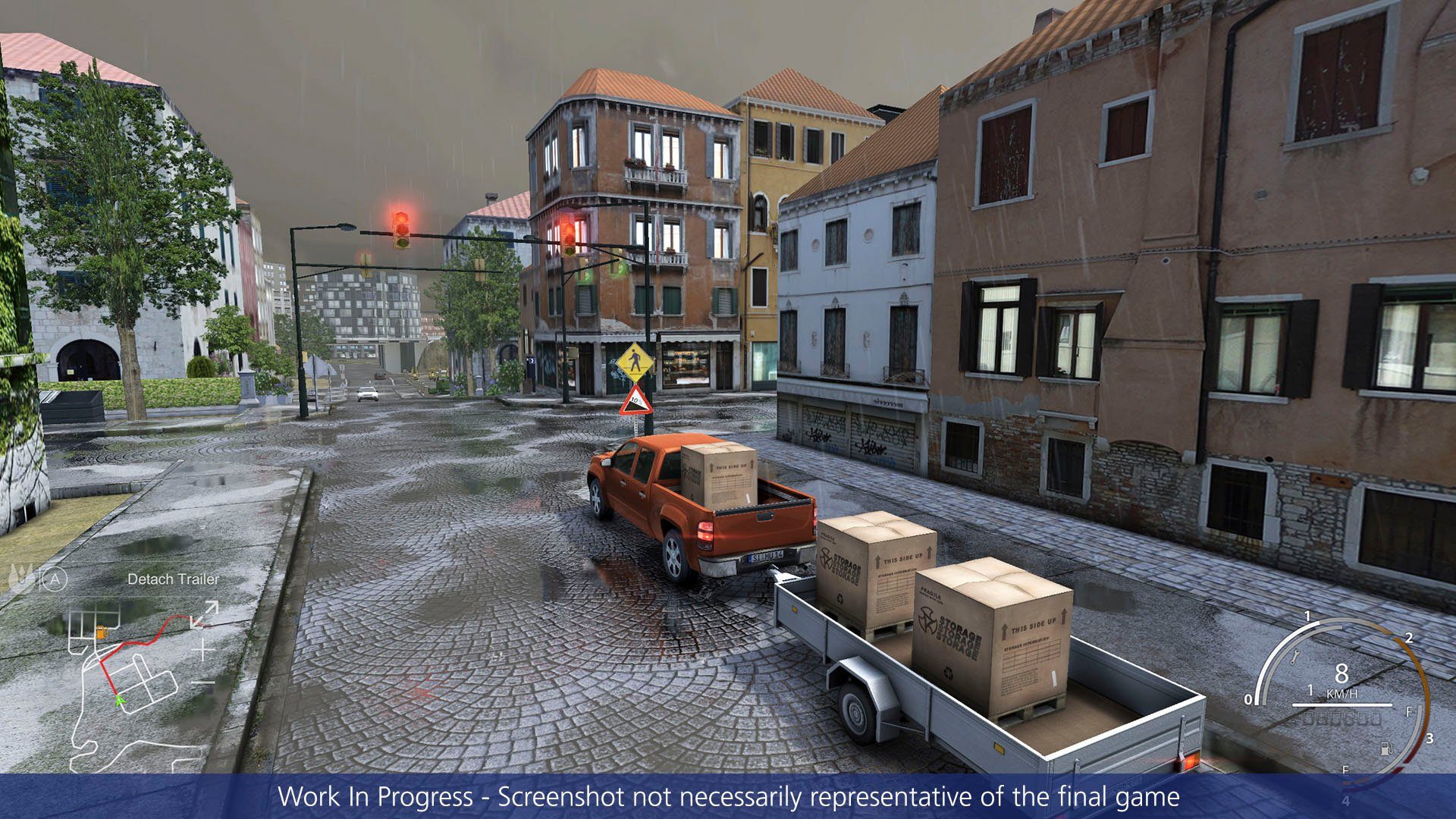
Task: Click the odometer digit boxes below the speed
Action: coord(1342,719)
